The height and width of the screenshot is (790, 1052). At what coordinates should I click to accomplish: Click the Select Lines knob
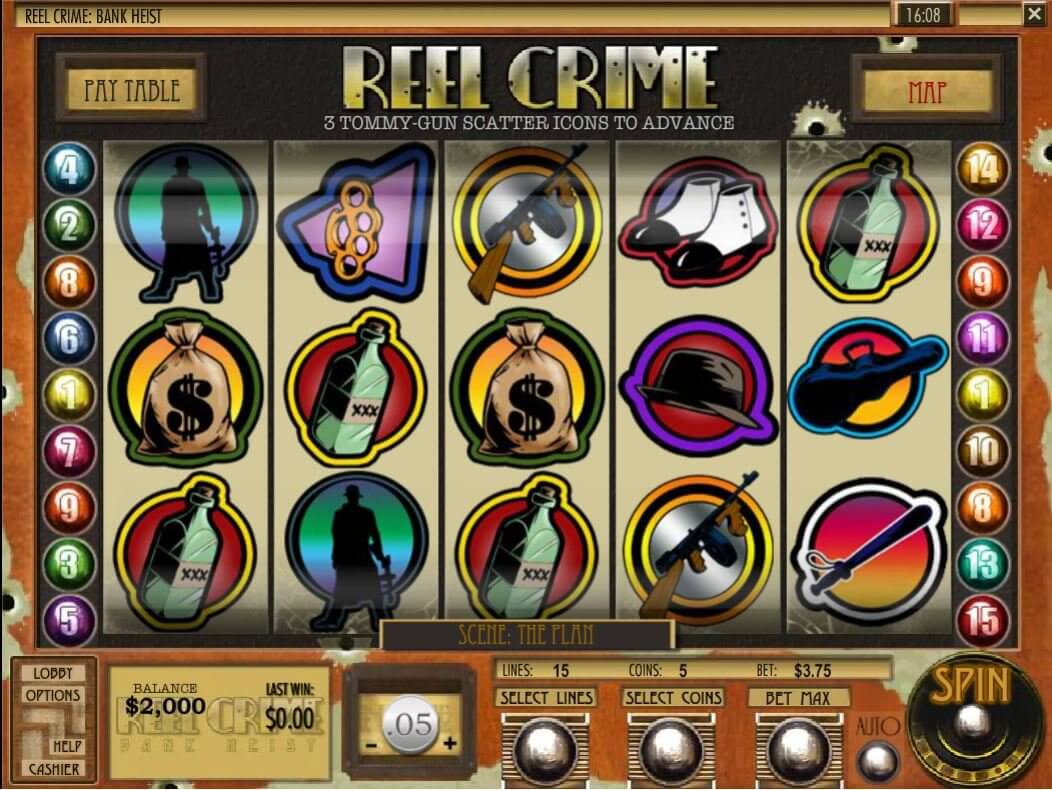(546, 745)
